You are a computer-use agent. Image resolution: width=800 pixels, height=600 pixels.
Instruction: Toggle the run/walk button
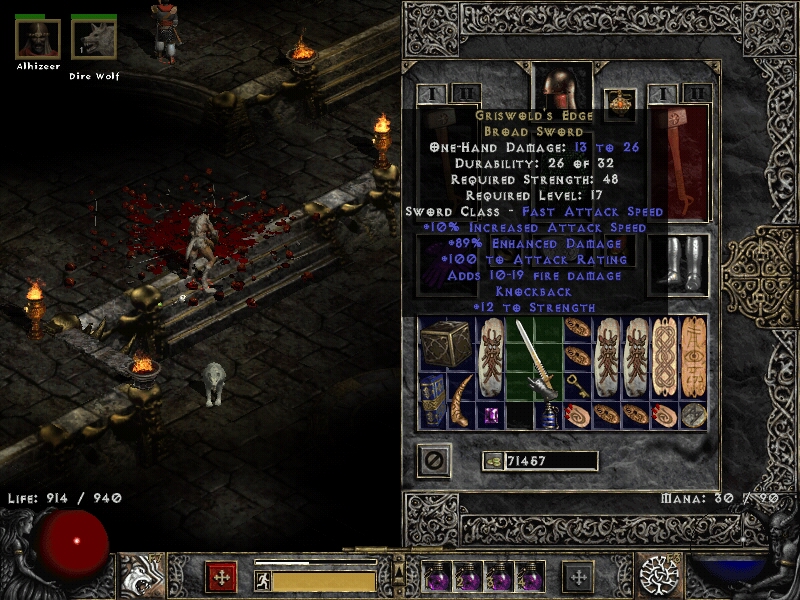pos(261,579)
